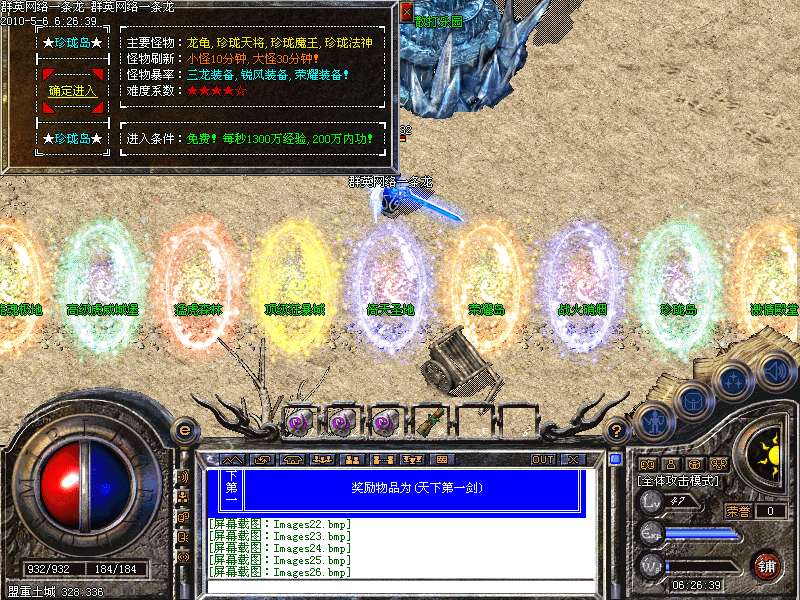Viewport: 800px width, 600px height.
Task: Click the 确定进入 confirm-enter link
Action: 72,91
